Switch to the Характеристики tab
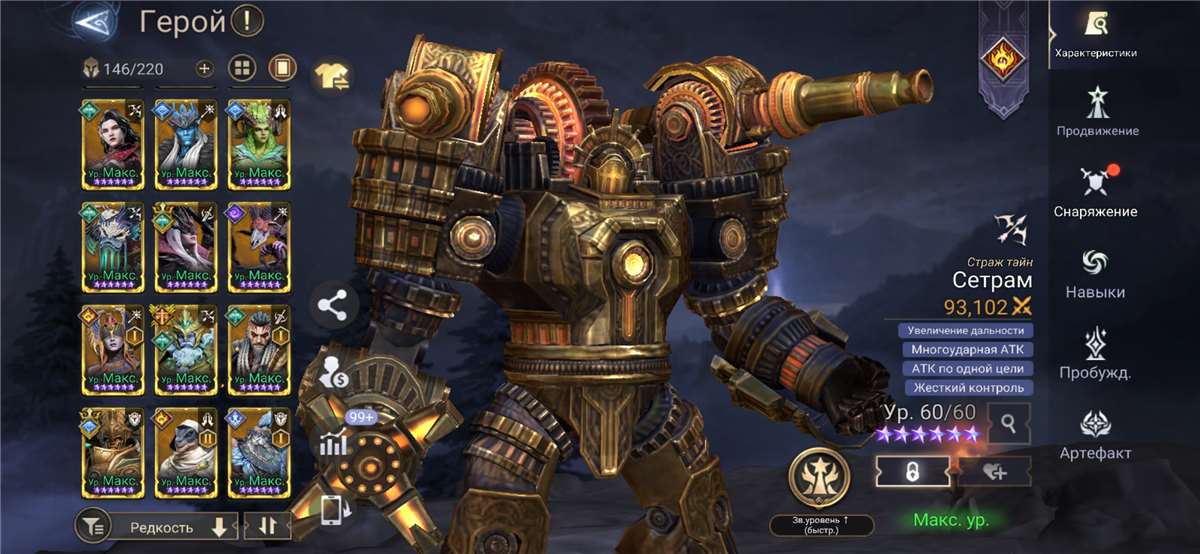1200x554 pixels. click(1095, 33)
